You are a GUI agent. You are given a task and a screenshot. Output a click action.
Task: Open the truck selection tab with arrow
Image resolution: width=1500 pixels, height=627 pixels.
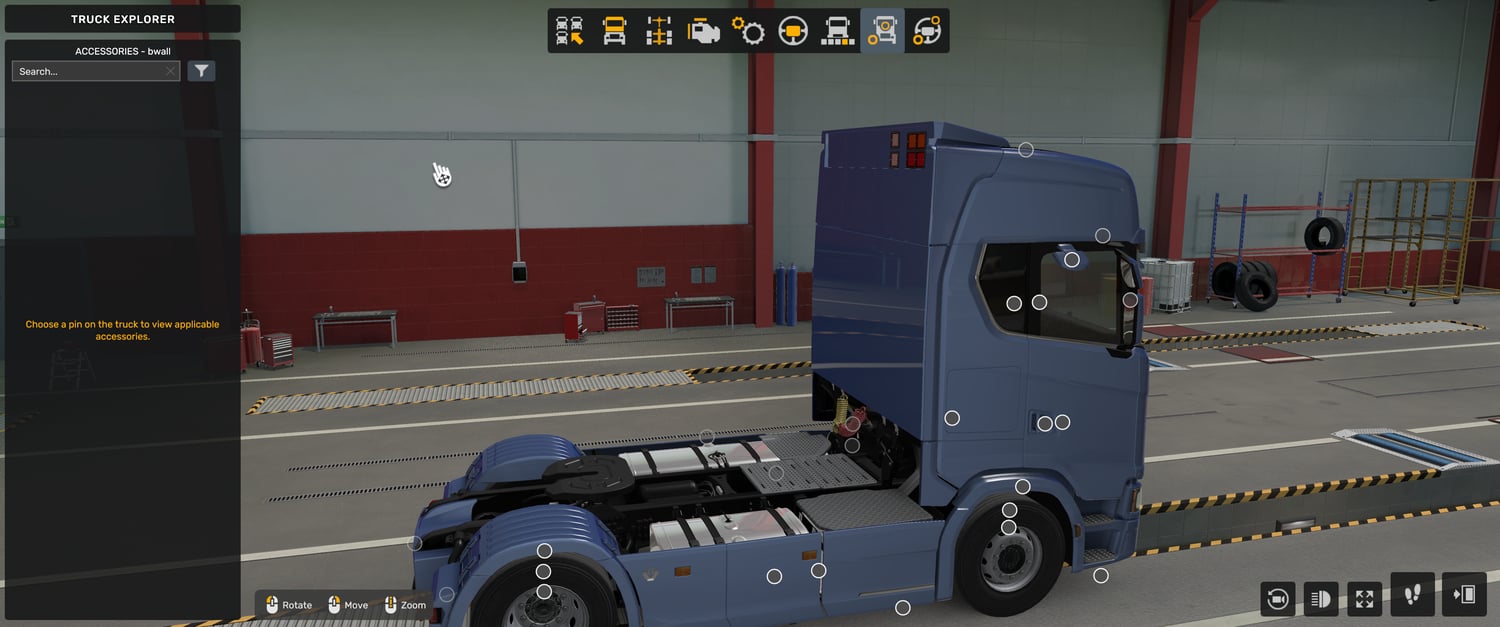pyautogui.click(x=570, y=31)
